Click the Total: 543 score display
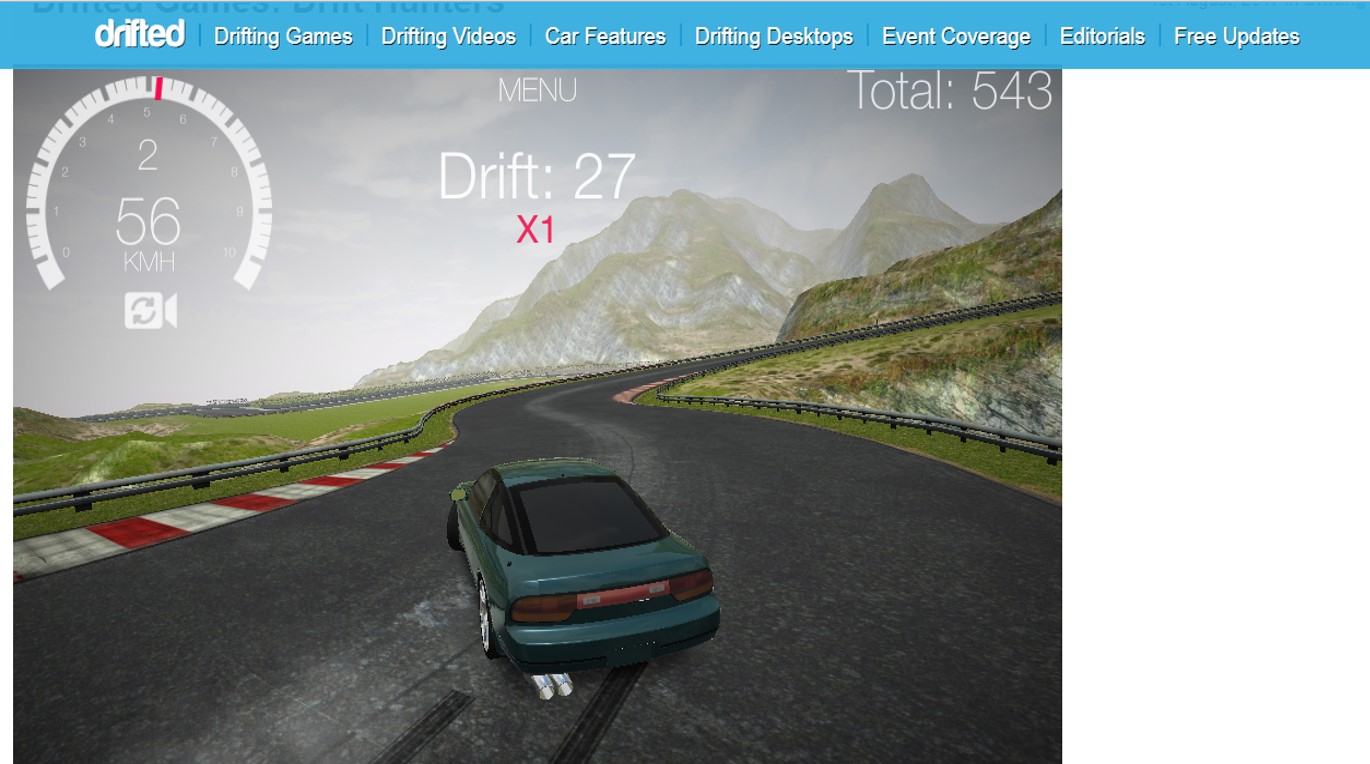1370x764 pixels. pos(949,92)
